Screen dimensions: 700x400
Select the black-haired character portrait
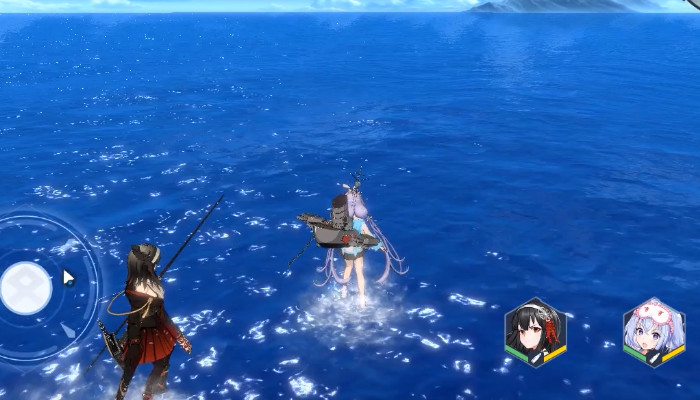(535, 330)
